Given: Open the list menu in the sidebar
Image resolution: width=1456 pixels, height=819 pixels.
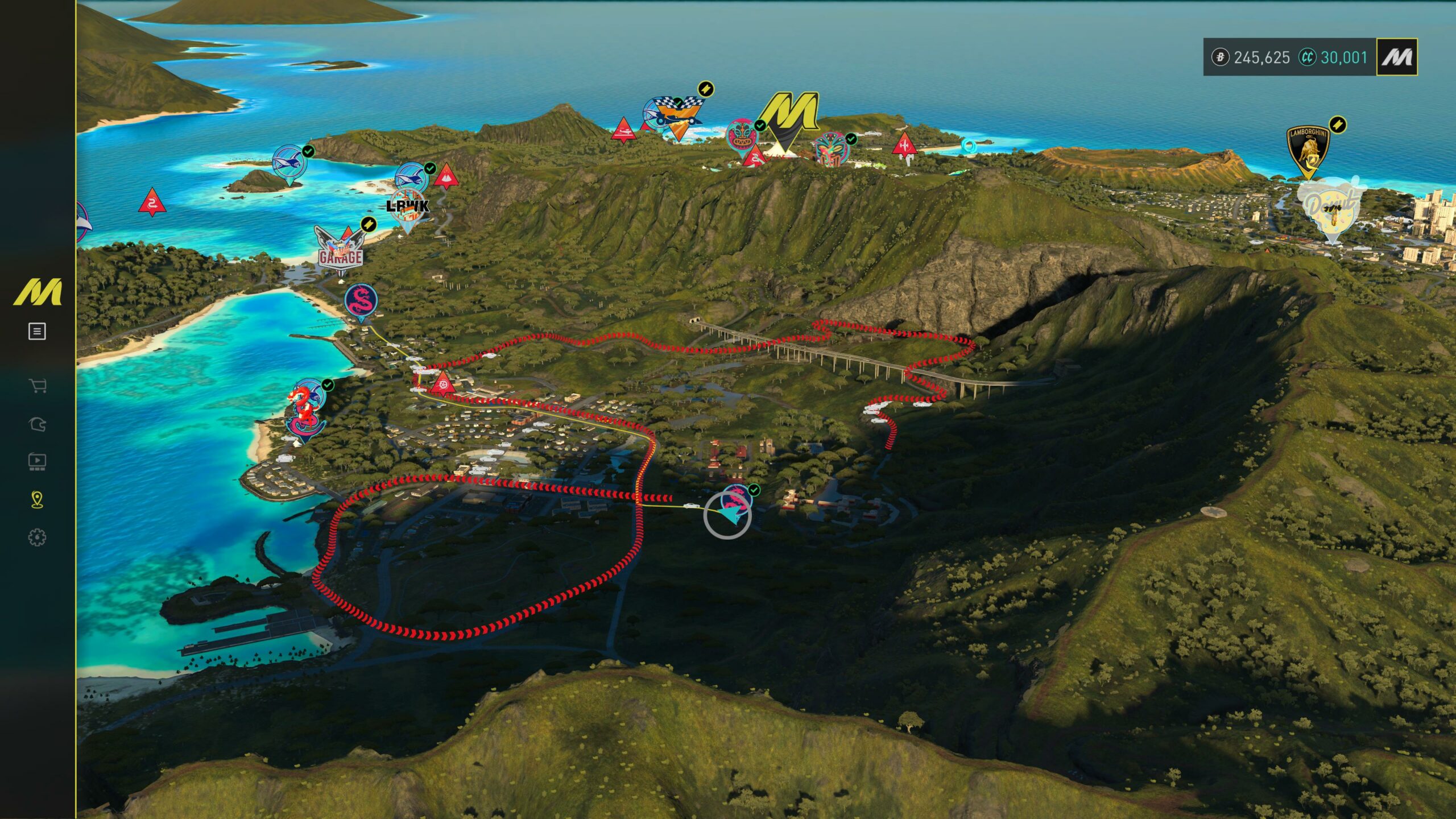Looking at the screenshot, I should (x=37, y=331).
